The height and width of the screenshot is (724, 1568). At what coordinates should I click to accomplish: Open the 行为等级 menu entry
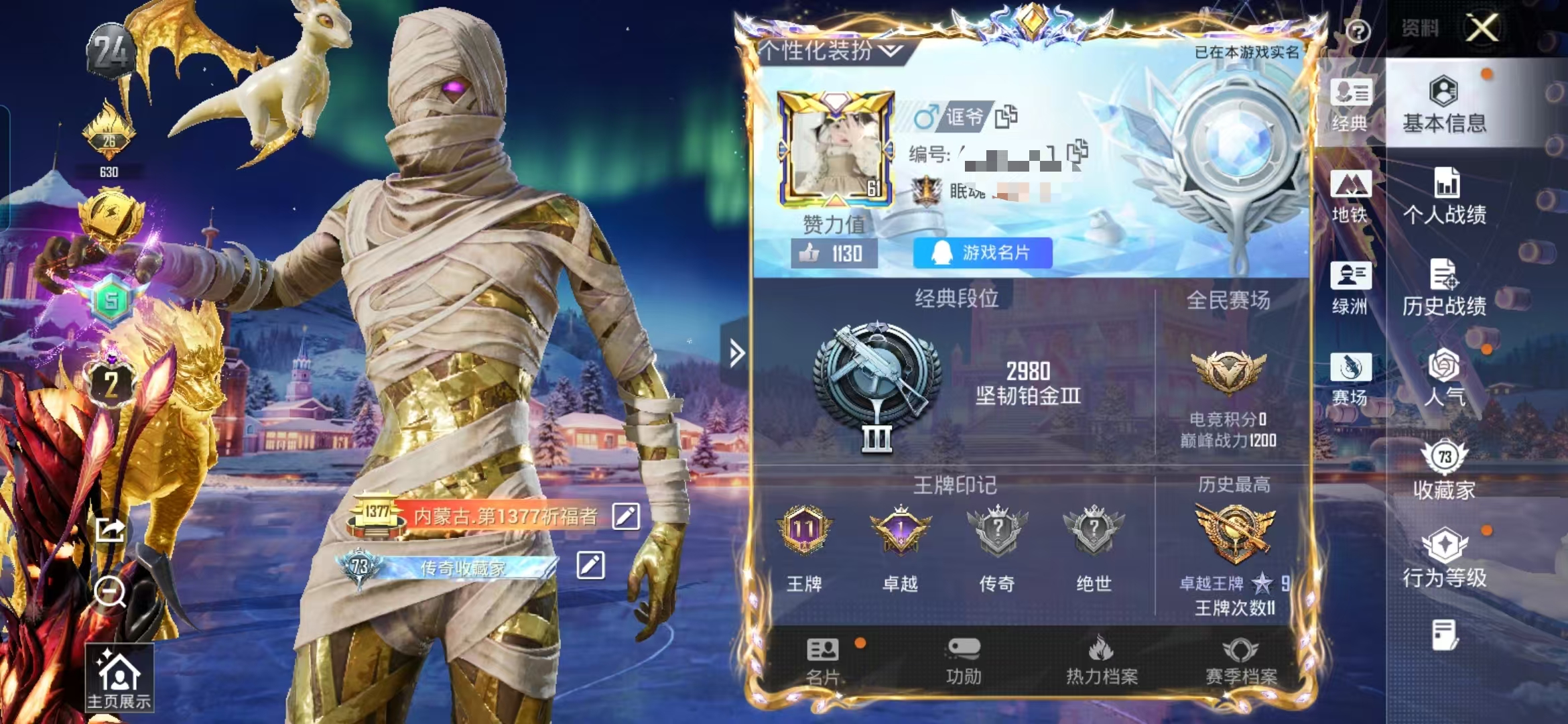click(x=1445, y=560)
